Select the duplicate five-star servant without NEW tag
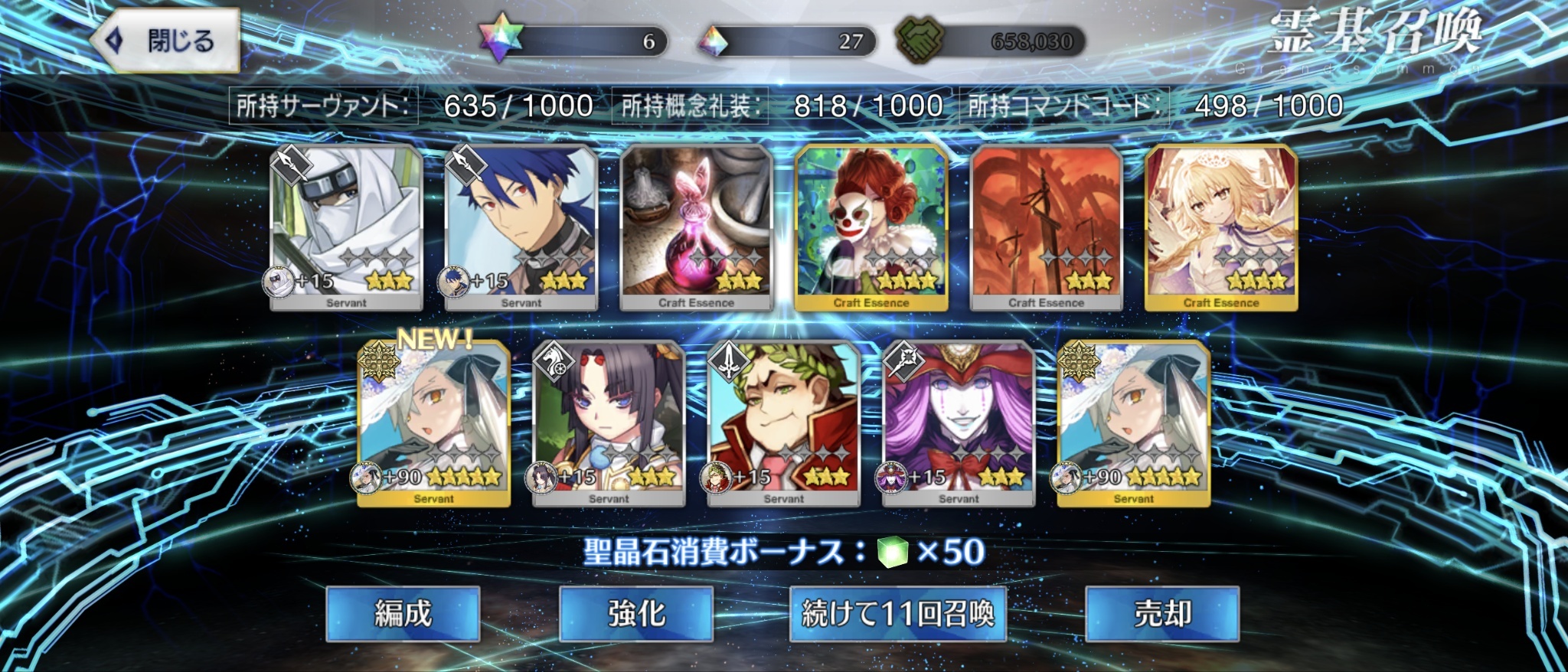 (x=1133, y=422)
